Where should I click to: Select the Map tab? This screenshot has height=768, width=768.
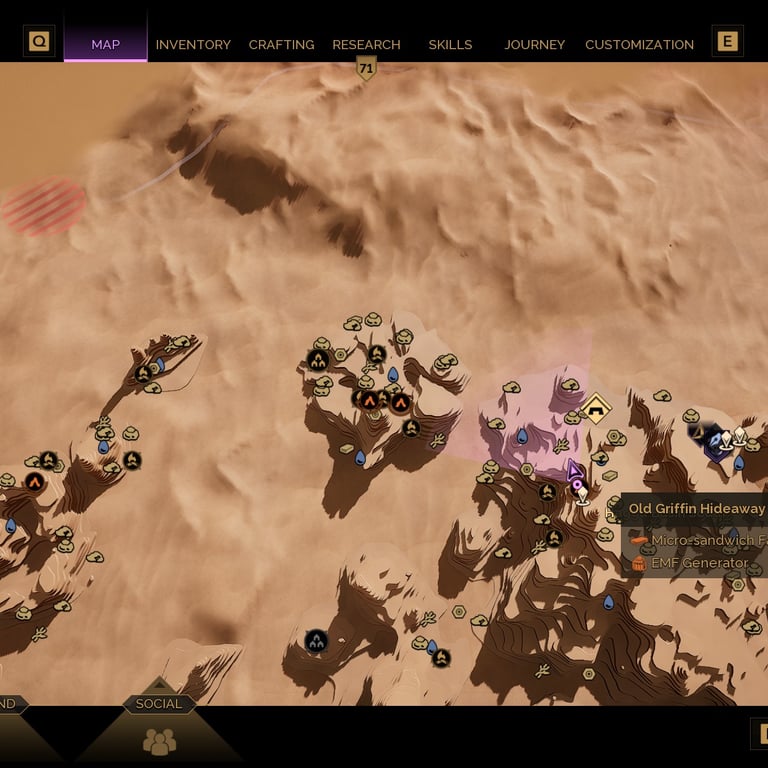(x=105, y=45)
